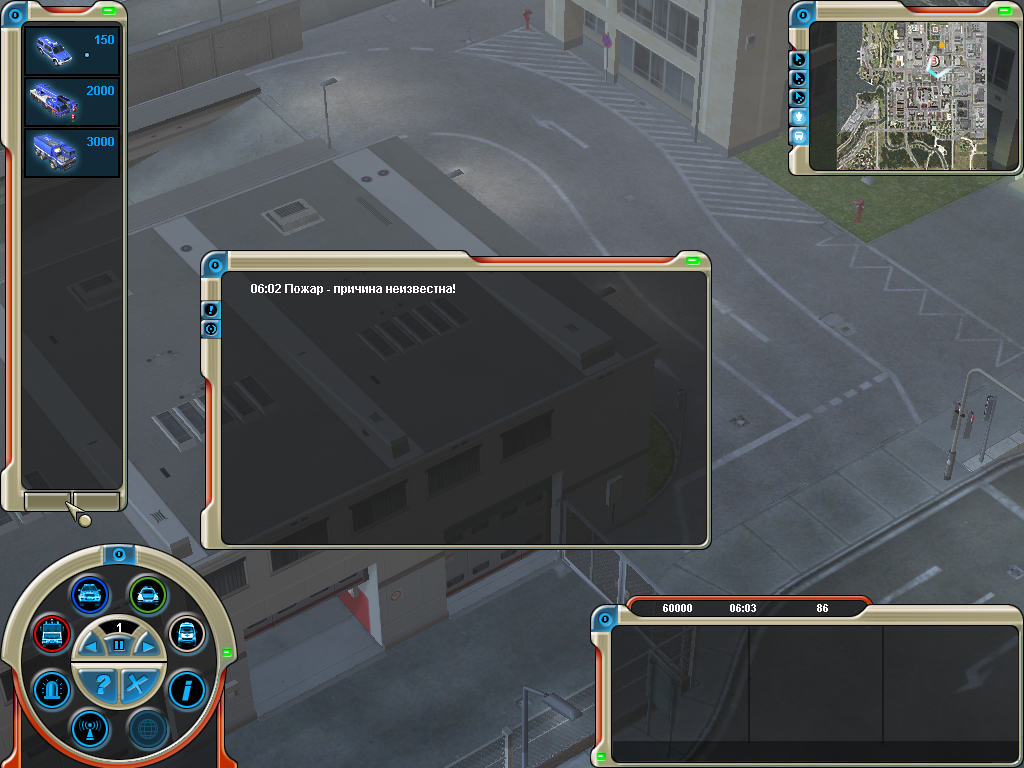Select the blue SUV costing 150
1024x768 pixels.
pyautogui.click(x=71, y=50)
